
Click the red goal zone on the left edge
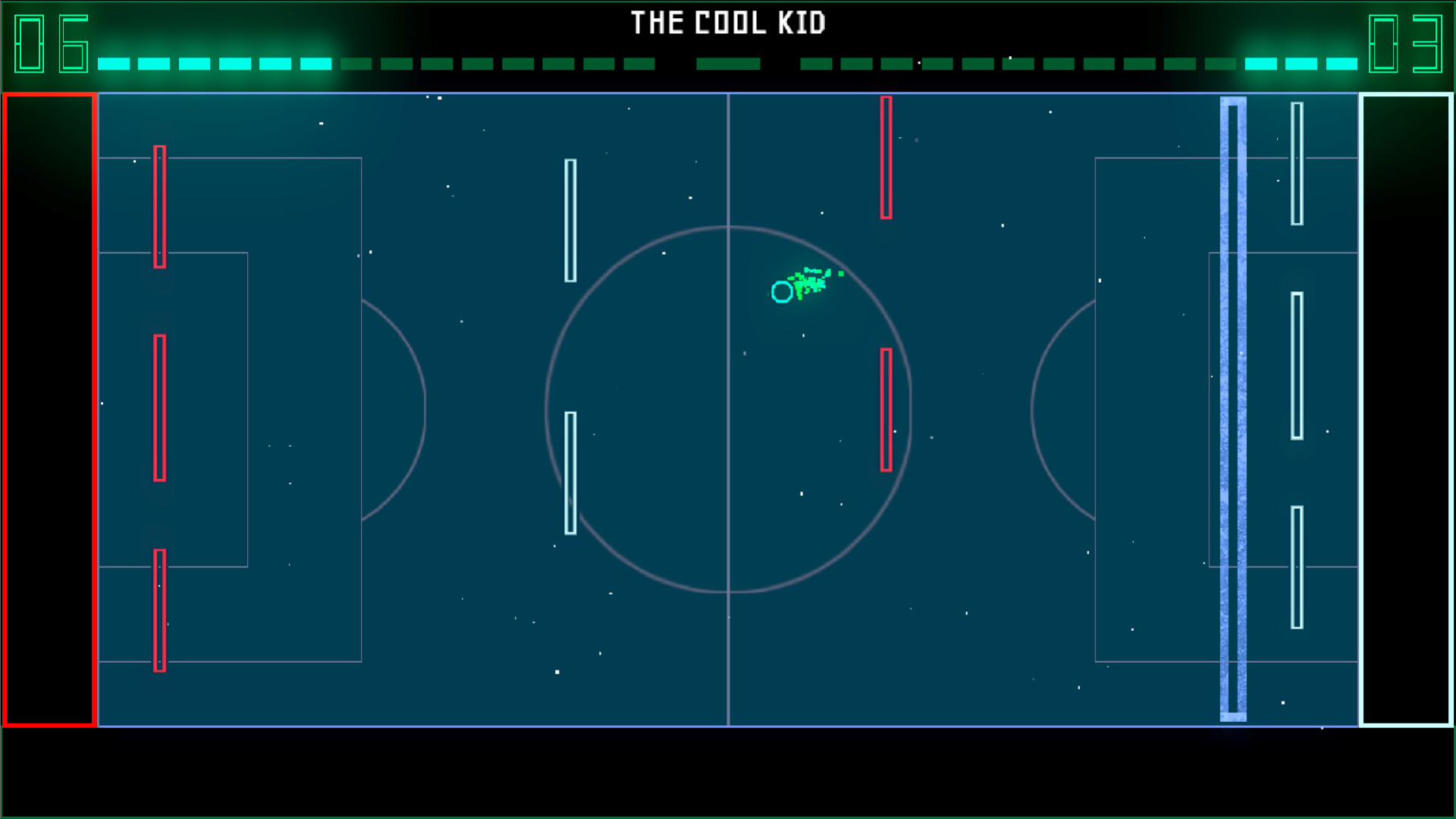pyautogui.click(x=49, y=409)
